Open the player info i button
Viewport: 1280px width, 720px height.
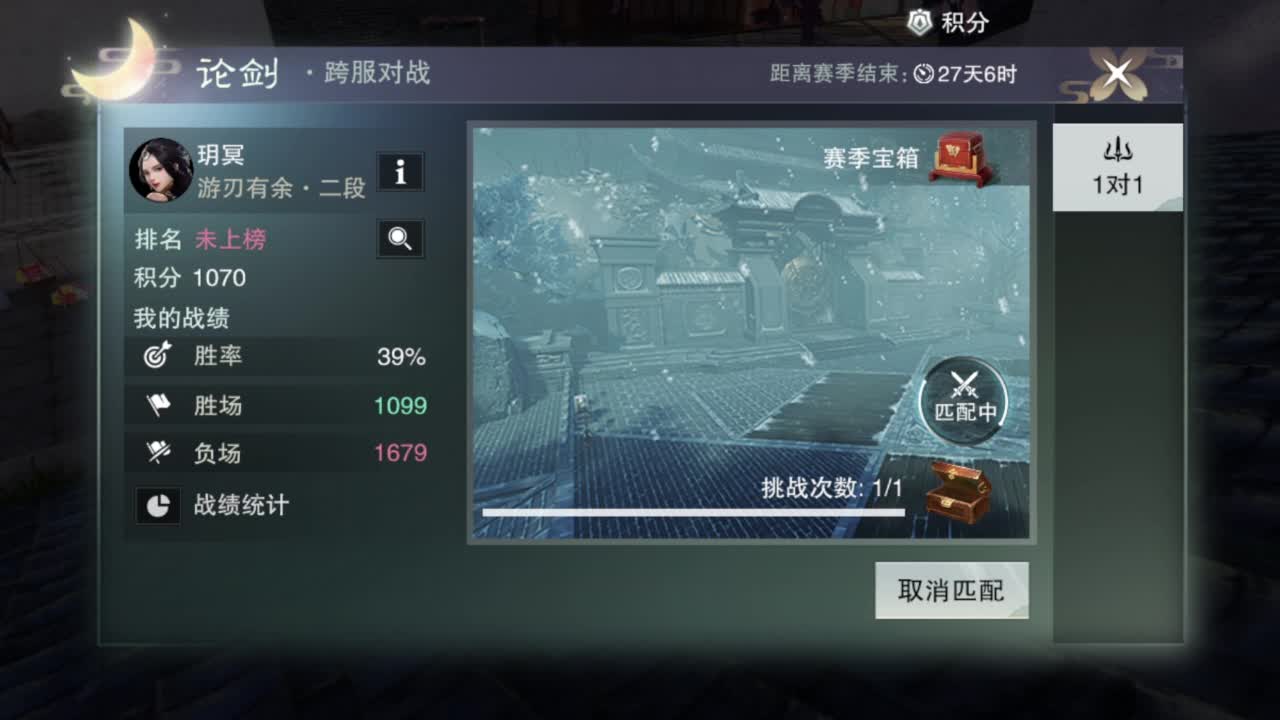pos(400,172)
